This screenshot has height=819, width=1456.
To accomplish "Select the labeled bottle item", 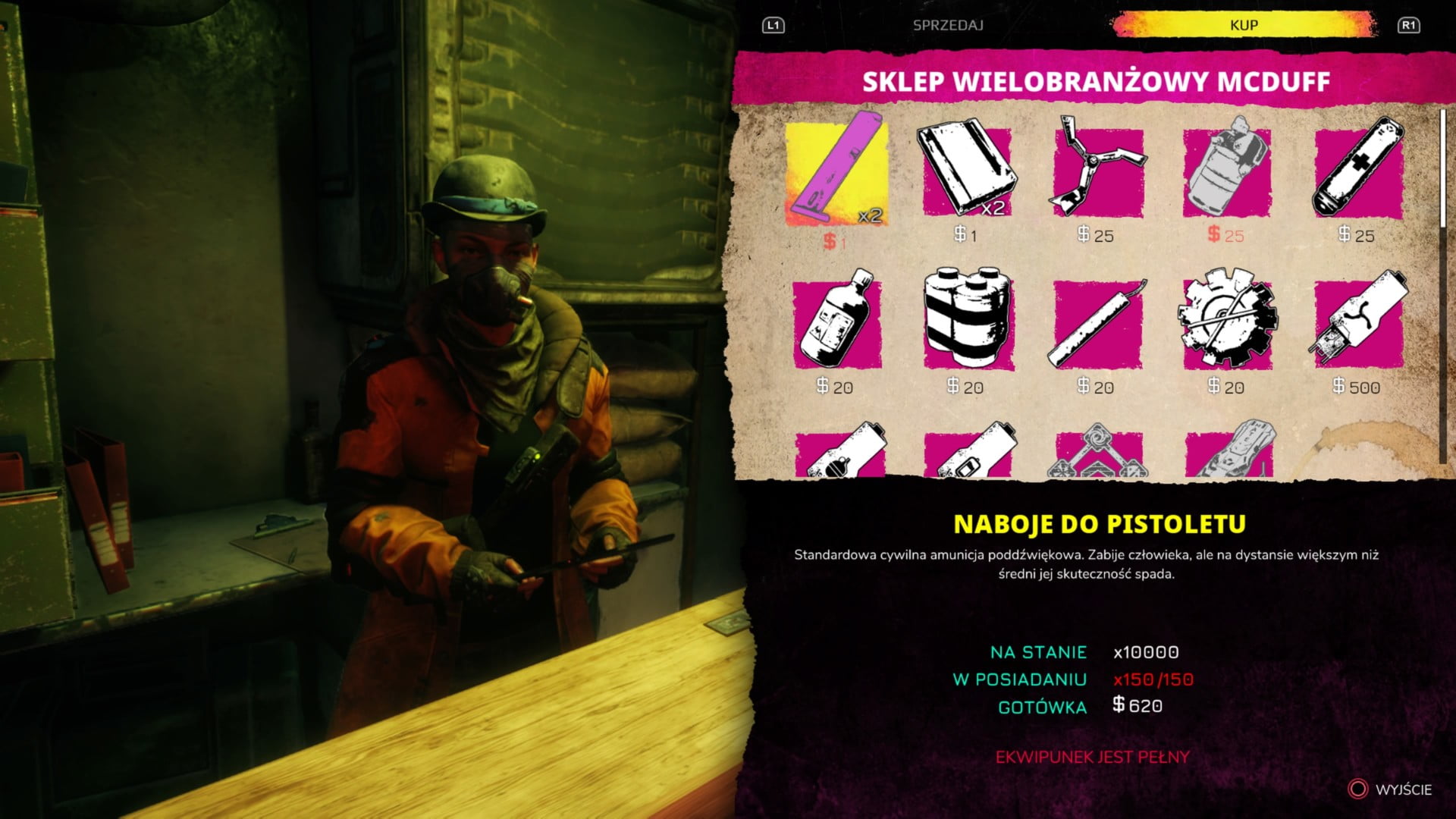I will tap(836, 323).
